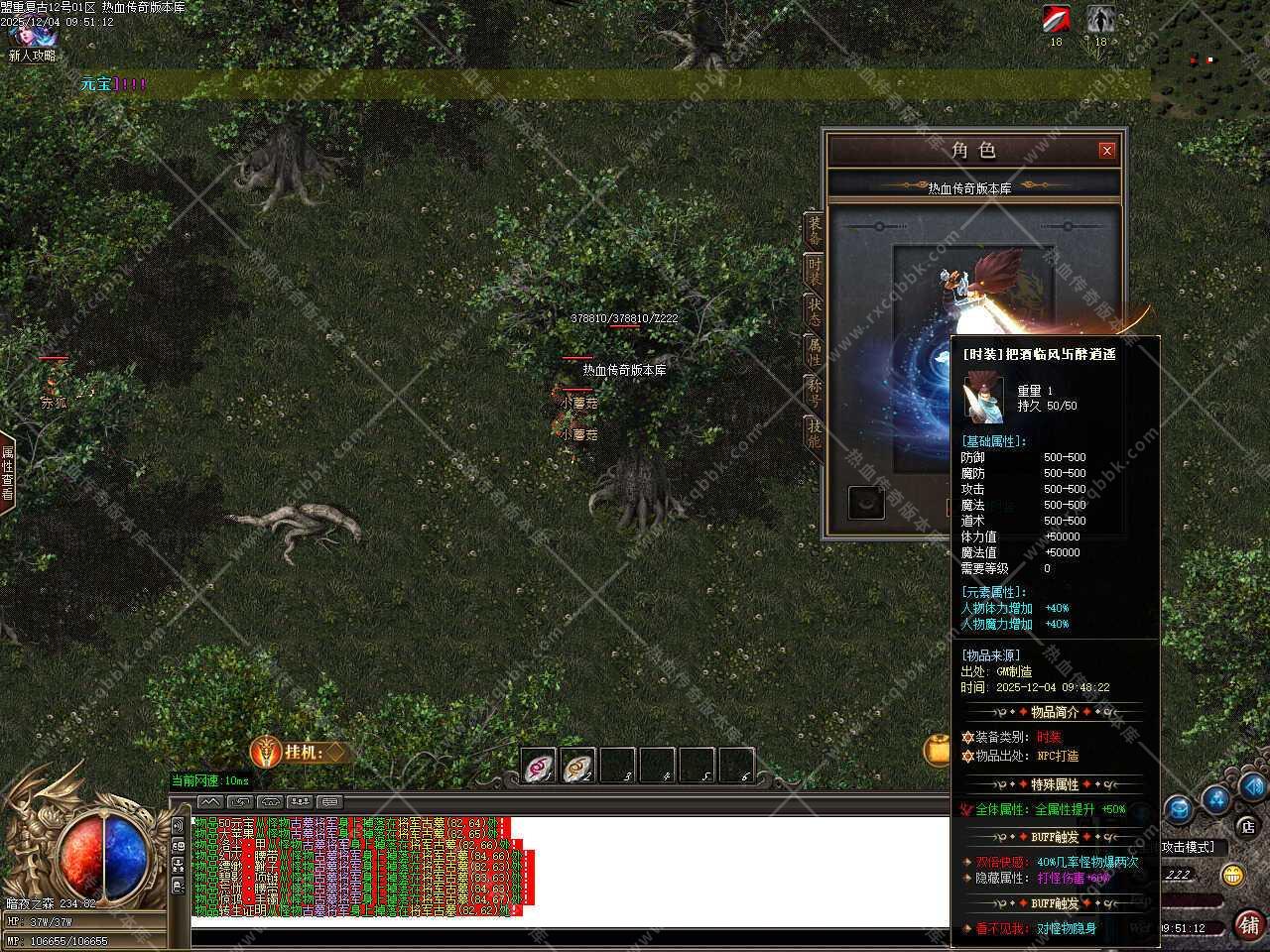1270x952 pixels.
Task: Close the 角色 character window
Action: tap(1107, 151)
